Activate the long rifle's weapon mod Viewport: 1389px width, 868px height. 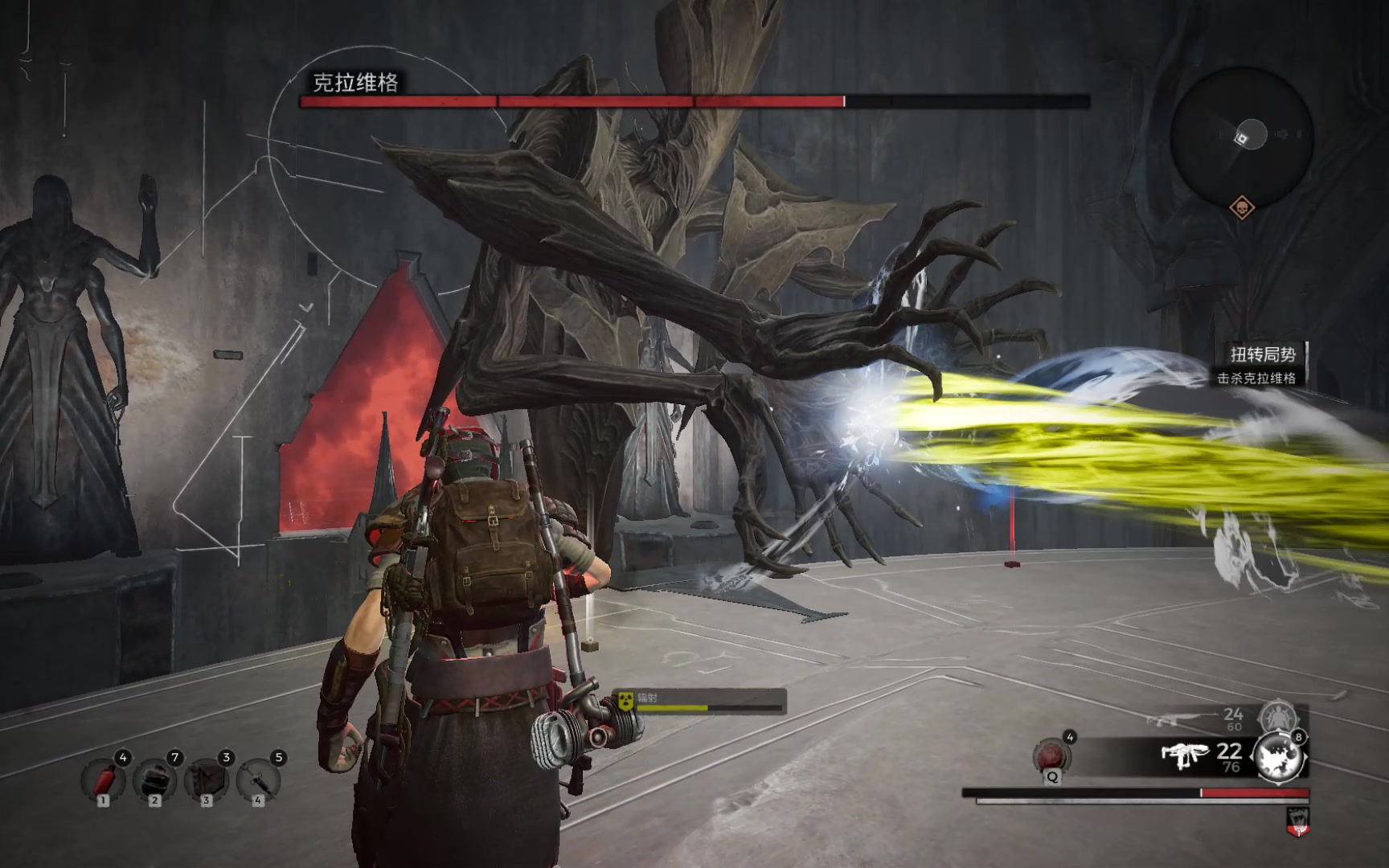click(1276, 715)
